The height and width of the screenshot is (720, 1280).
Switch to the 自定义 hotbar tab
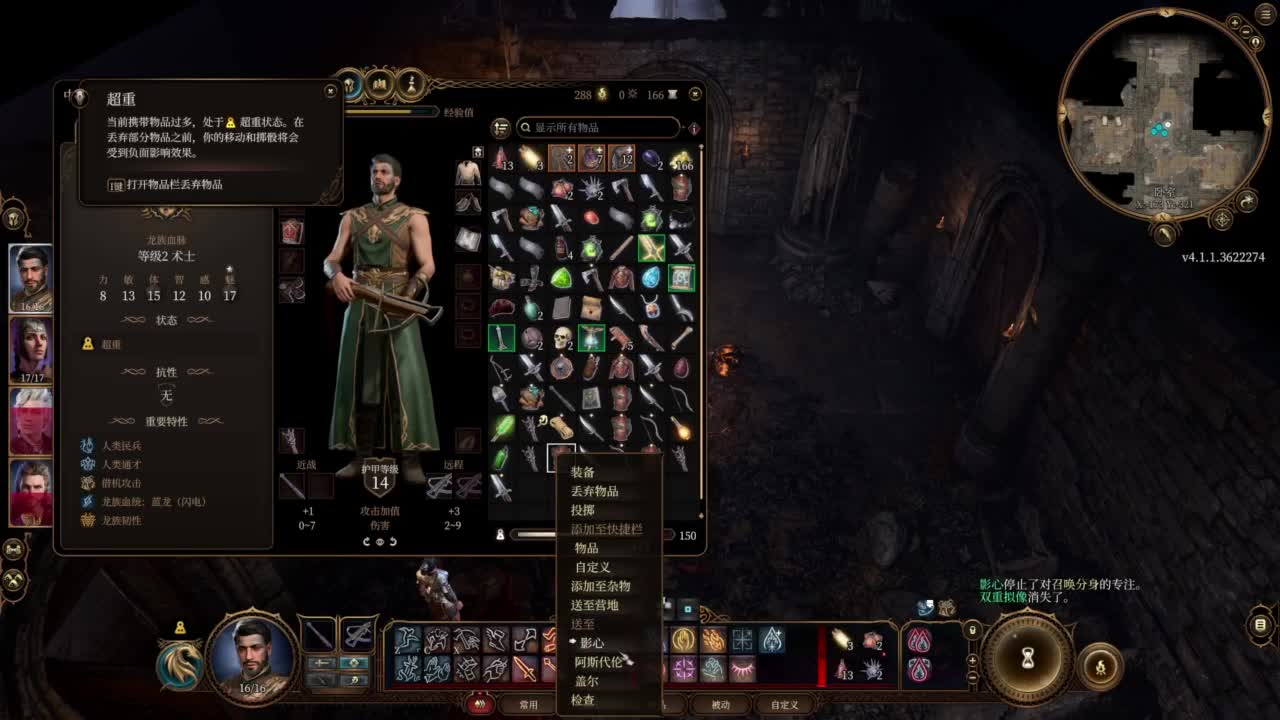click(784, 705)
